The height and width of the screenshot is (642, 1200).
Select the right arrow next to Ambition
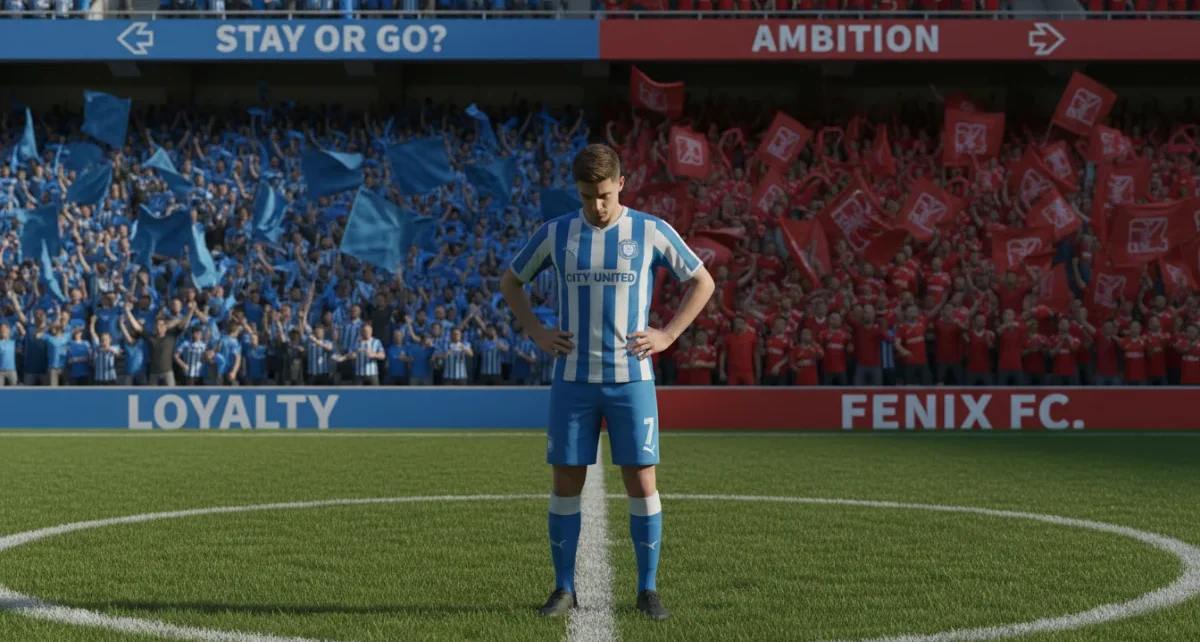coord(1046,39)
